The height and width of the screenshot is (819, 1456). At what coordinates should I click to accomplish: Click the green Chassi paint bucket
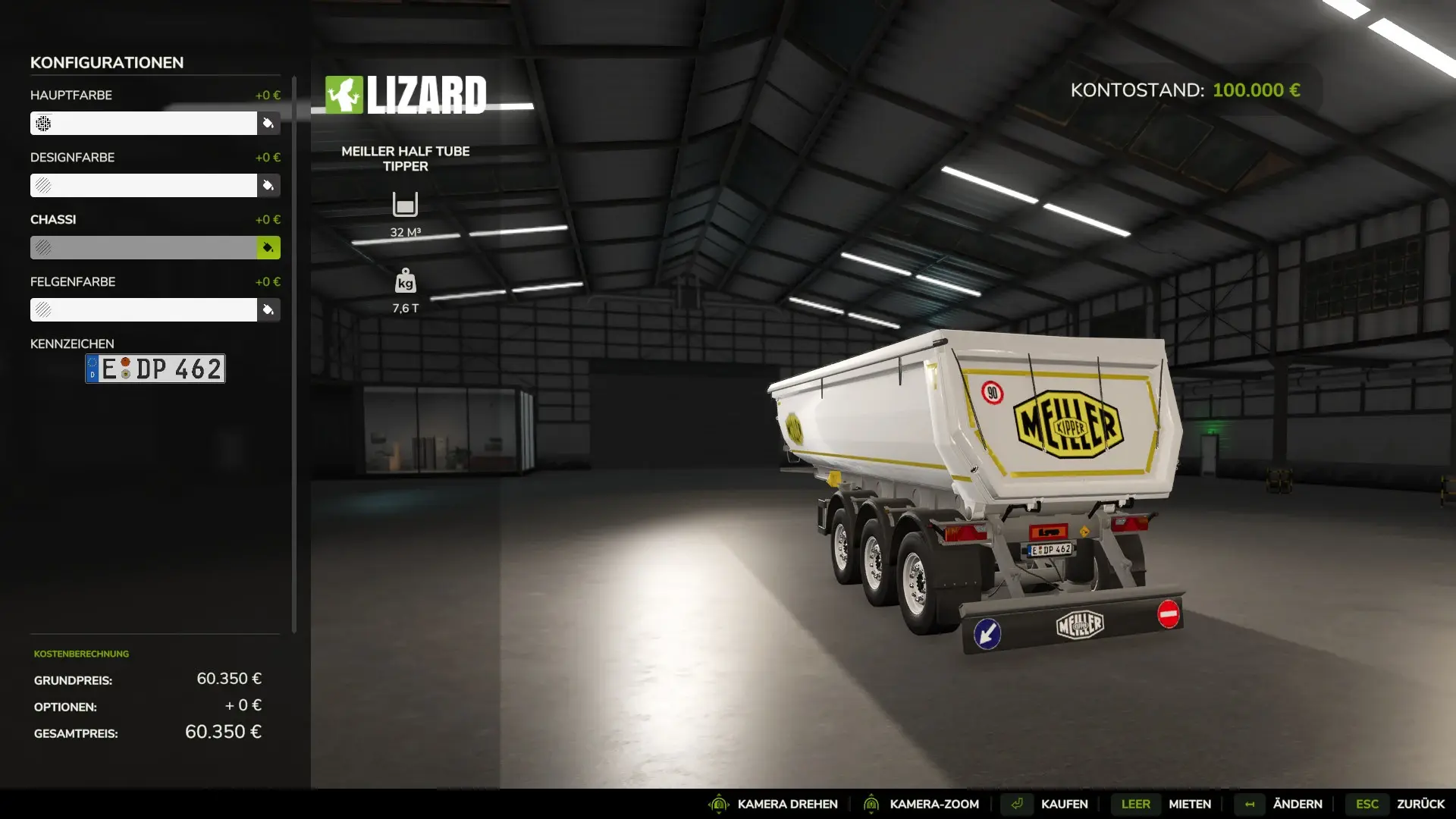tap(268, 247)
